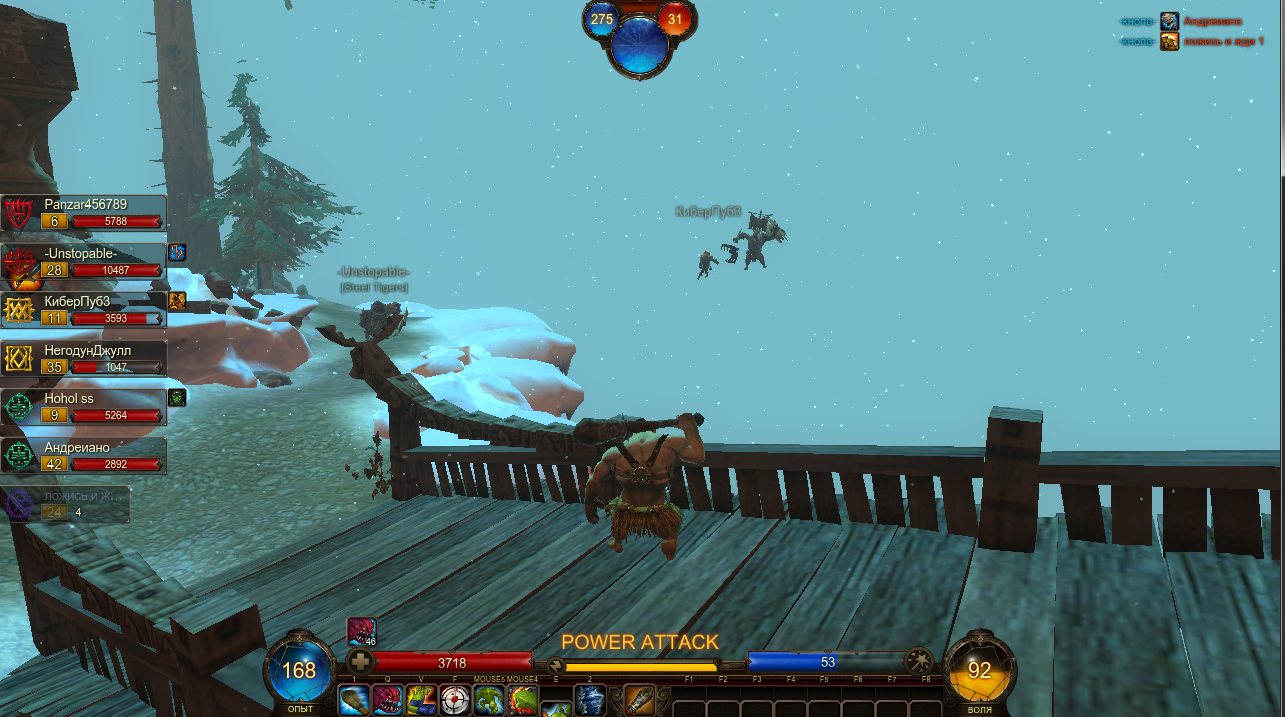Select the -Unstopable- player frame

tap(84, 262)
